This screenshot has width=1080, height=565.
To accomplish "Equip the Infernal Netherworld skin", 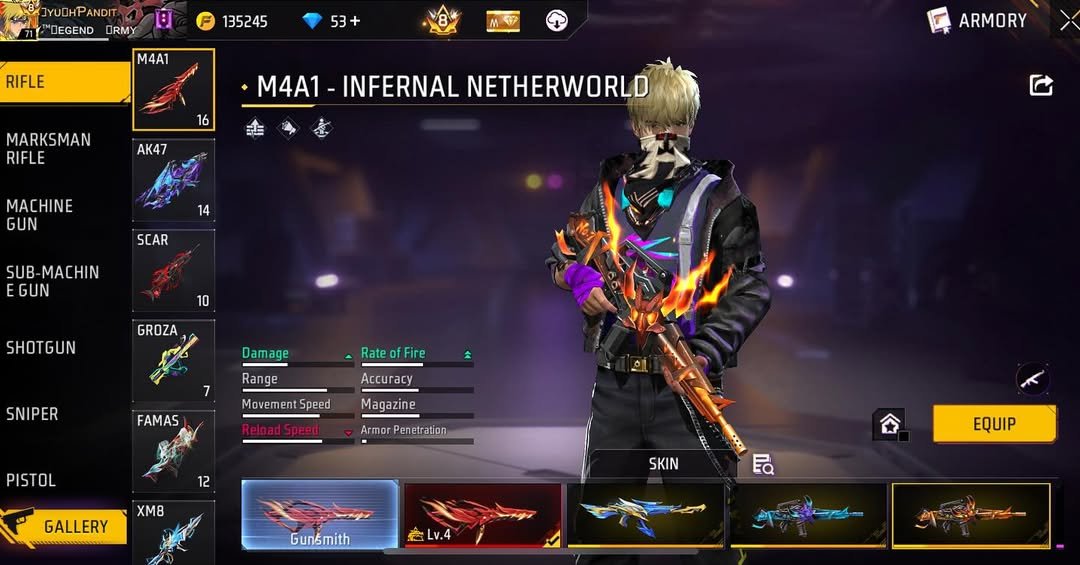I will point(994,424).
